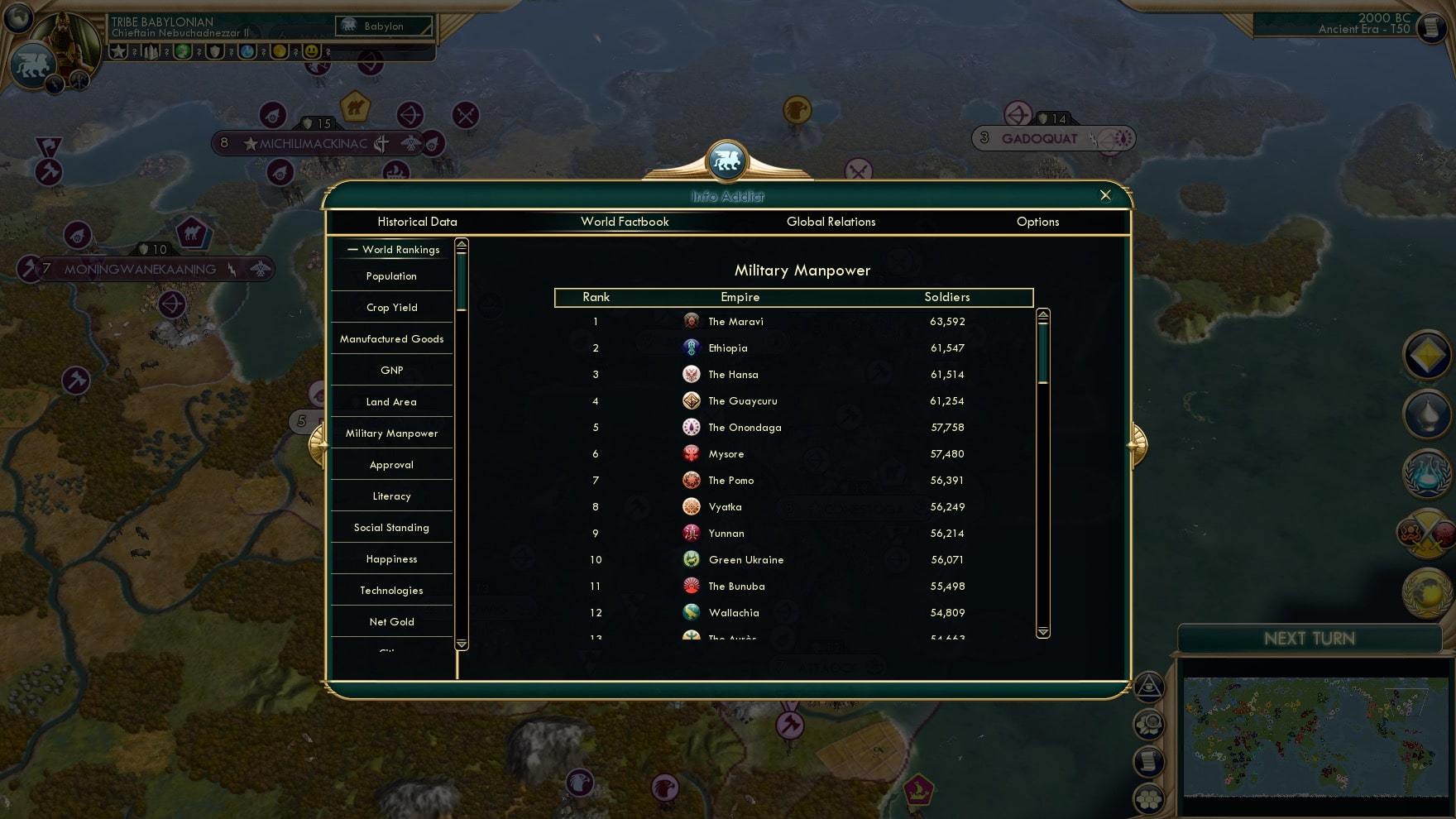Open the military overview (crossed swords icon)
This screenshot has width=1456, height=819.
pos(1427,534)
